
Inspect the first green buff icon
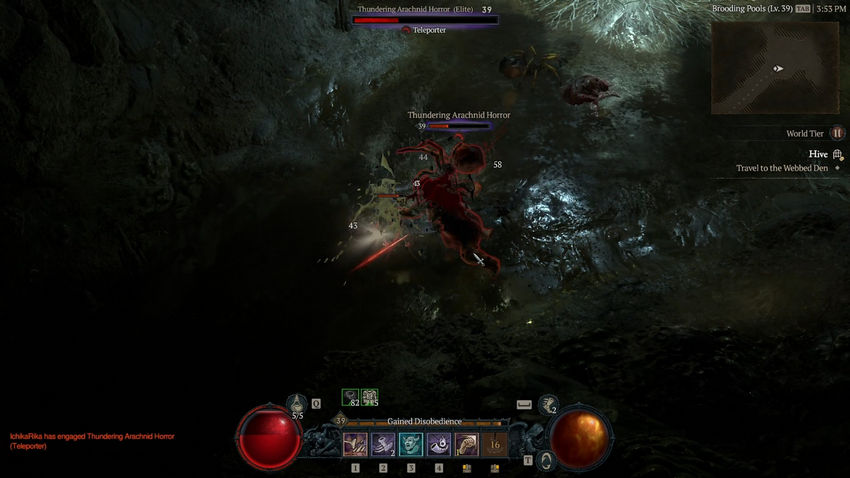click(351, 398)
